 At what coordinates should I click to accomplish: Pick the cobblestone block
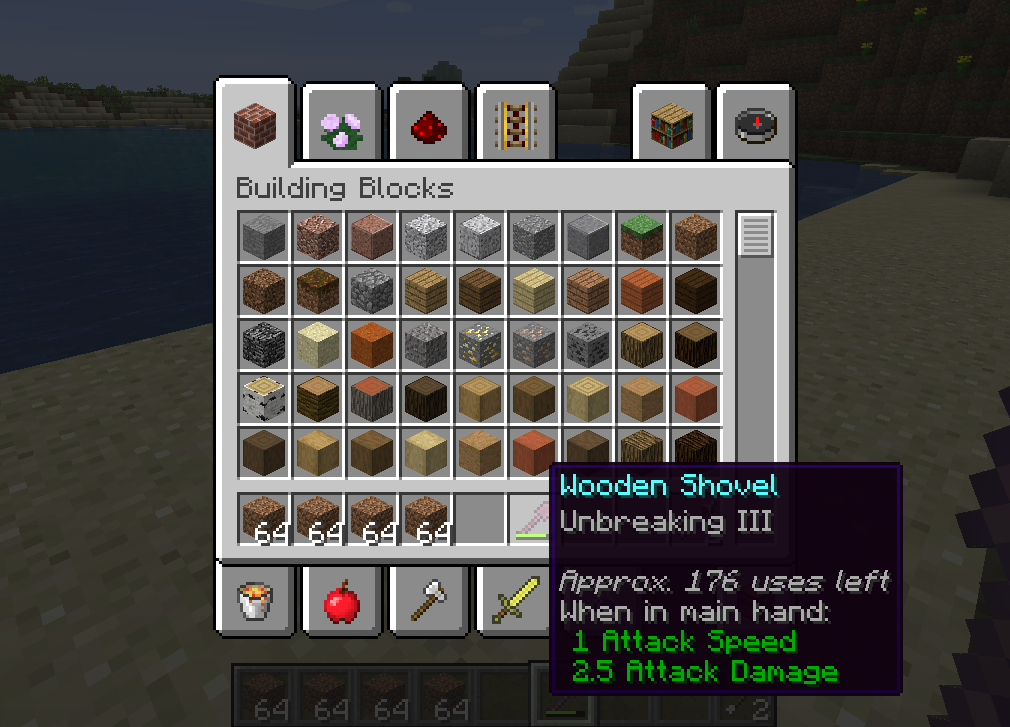click(x=373, y=290)
